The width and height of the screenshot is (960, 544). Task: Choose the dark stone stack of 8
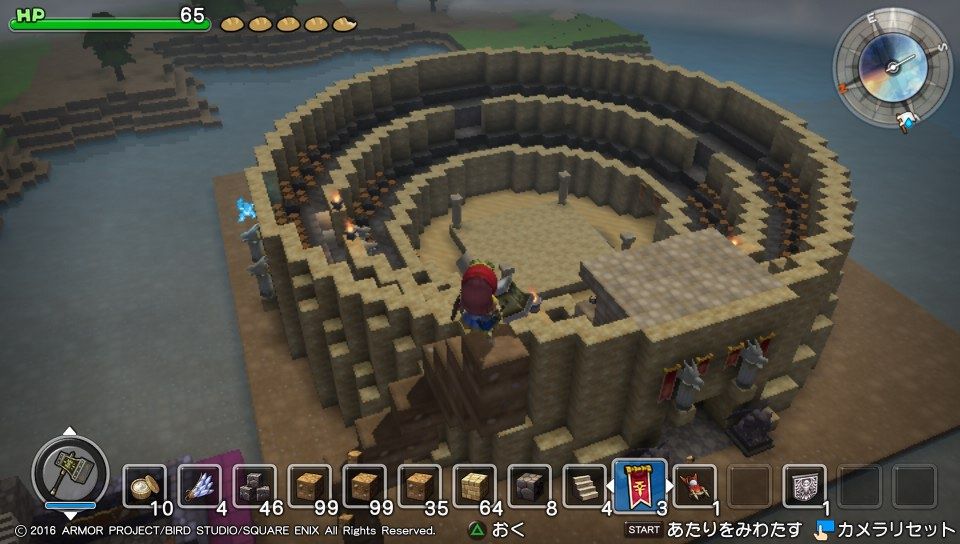pos(529,486)
